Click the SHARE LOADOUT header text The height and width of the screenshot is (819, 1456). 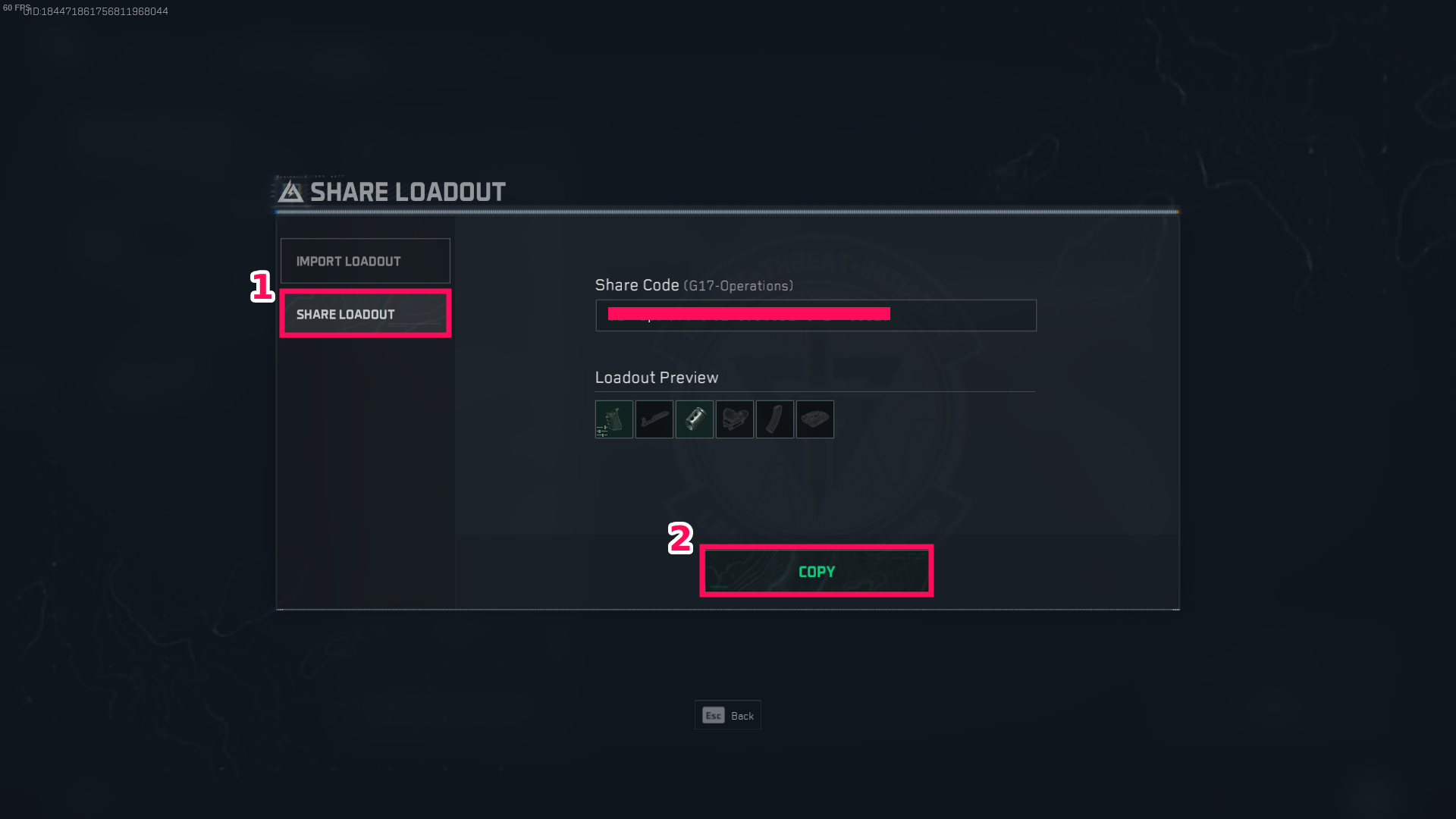pos(408,191)
